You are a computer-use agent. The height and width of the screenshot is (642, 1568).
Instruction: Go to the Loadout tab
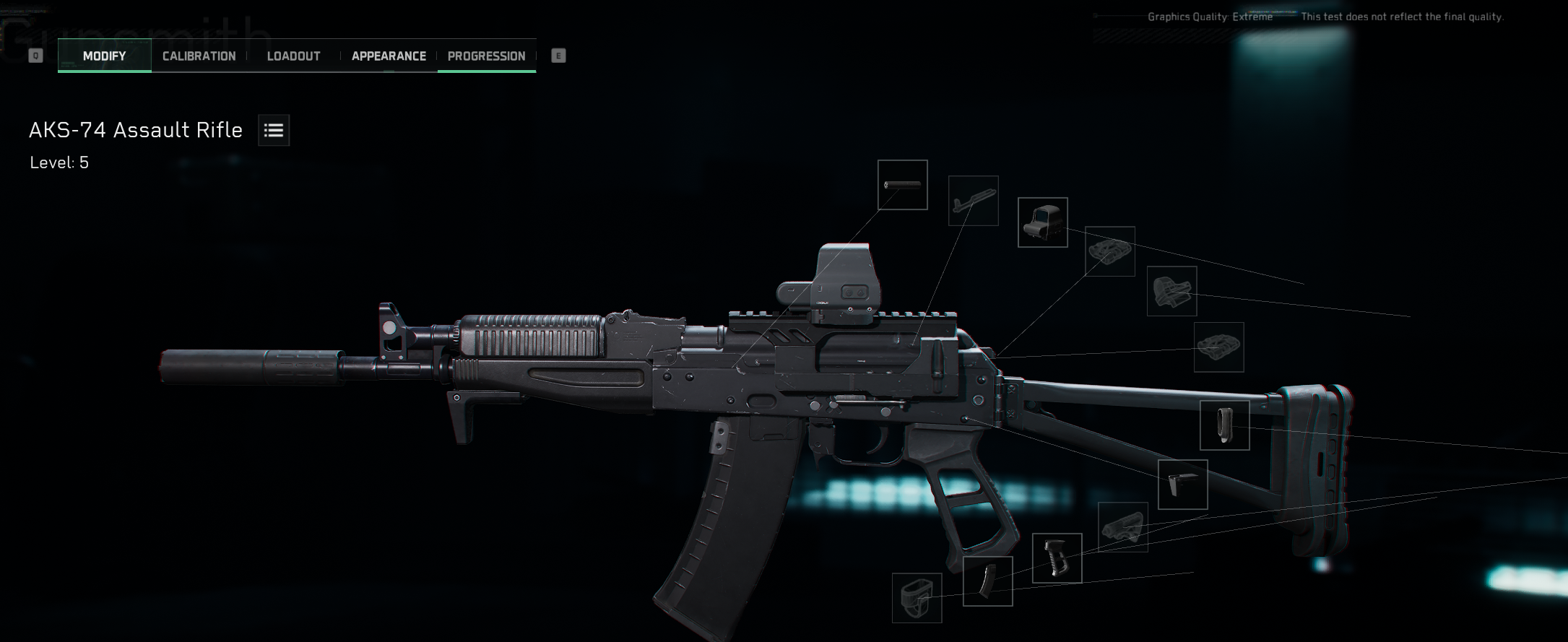coord(293,56)
